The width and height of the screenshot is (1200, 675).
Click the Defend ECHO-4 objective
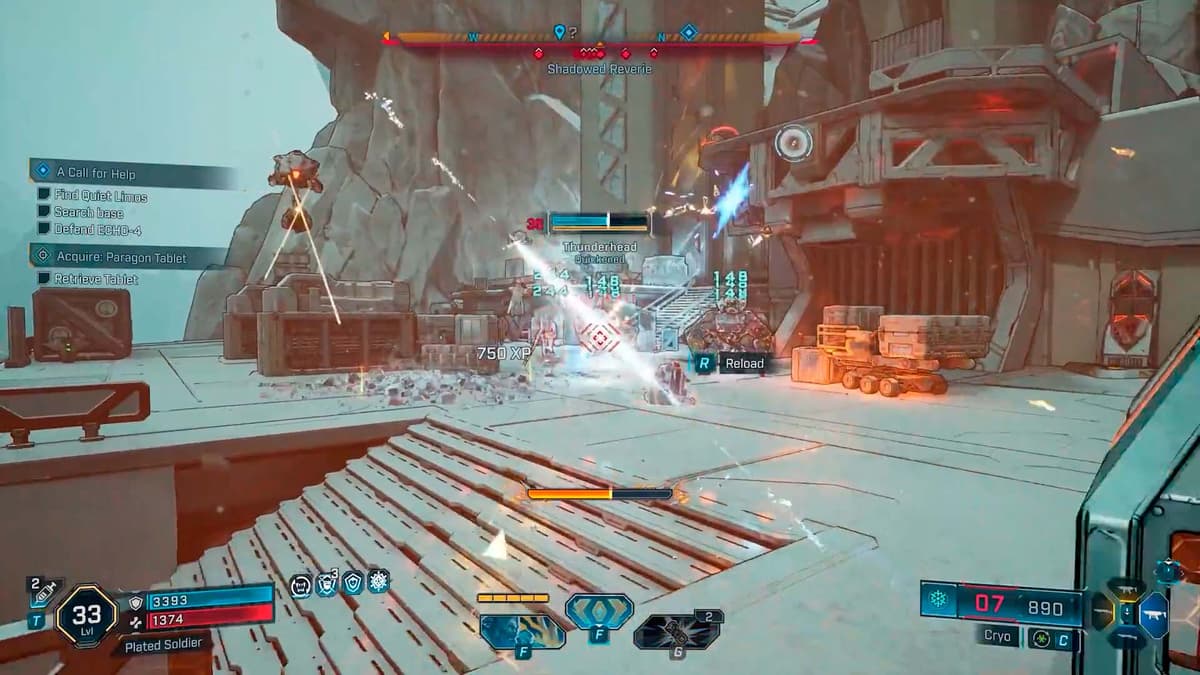tap(95, 228)
